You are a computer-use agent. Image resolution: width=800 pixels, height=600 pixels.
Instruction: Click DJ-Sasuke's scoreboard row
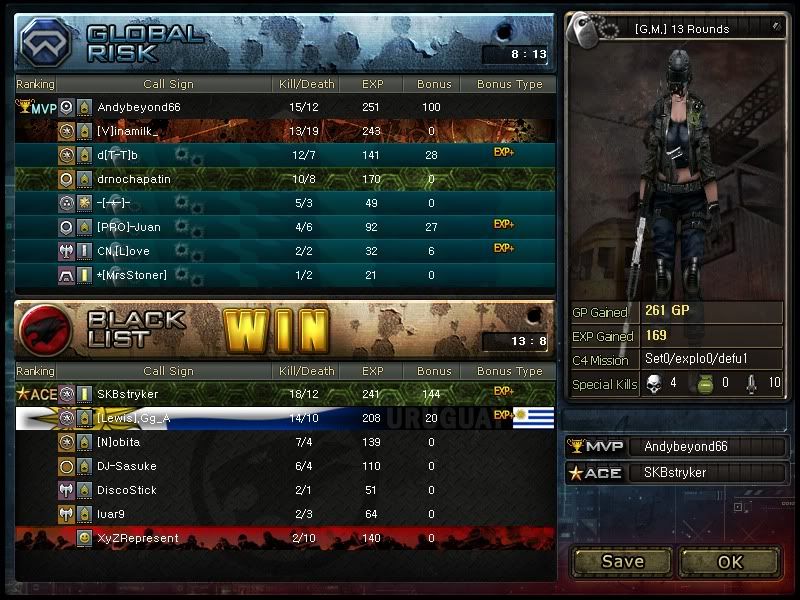(x=285, y=466)
